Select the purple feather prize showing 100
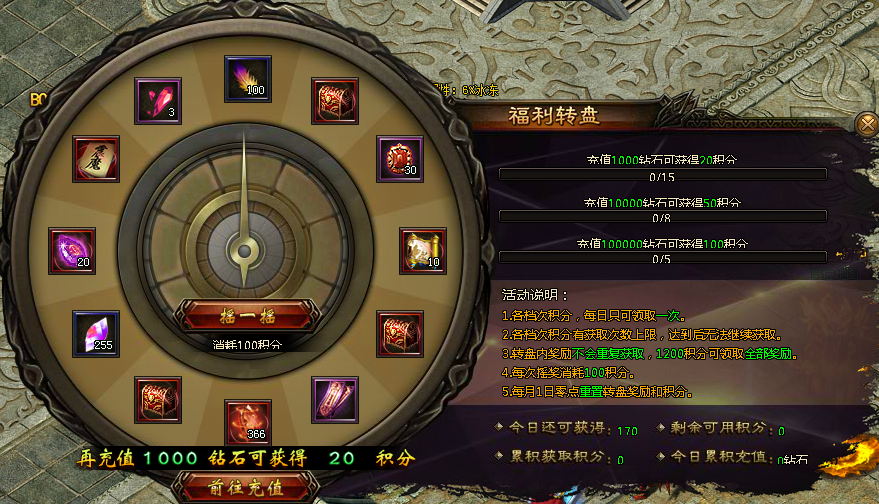The image size is (879, 504). pos(247,77)
